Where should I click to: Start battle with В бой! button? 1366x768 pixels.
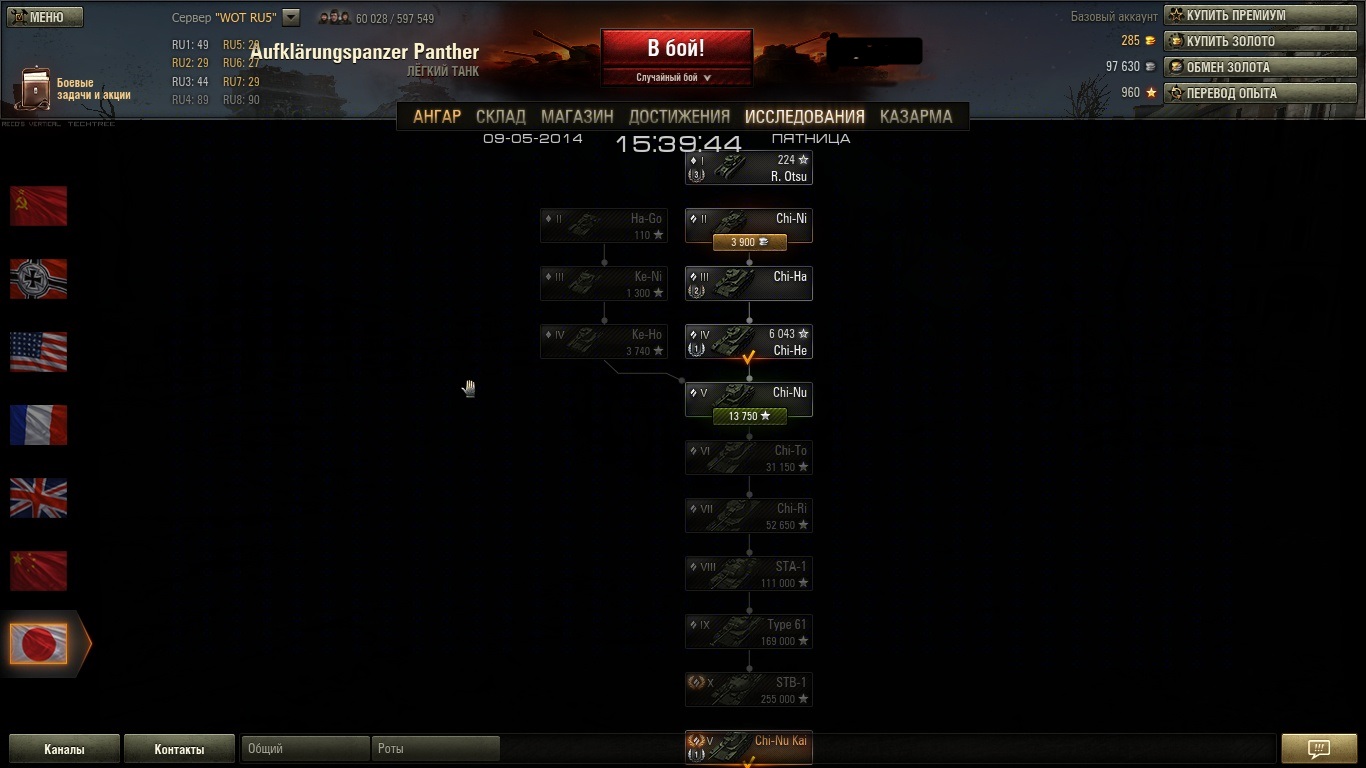click(x=675, y=48)
